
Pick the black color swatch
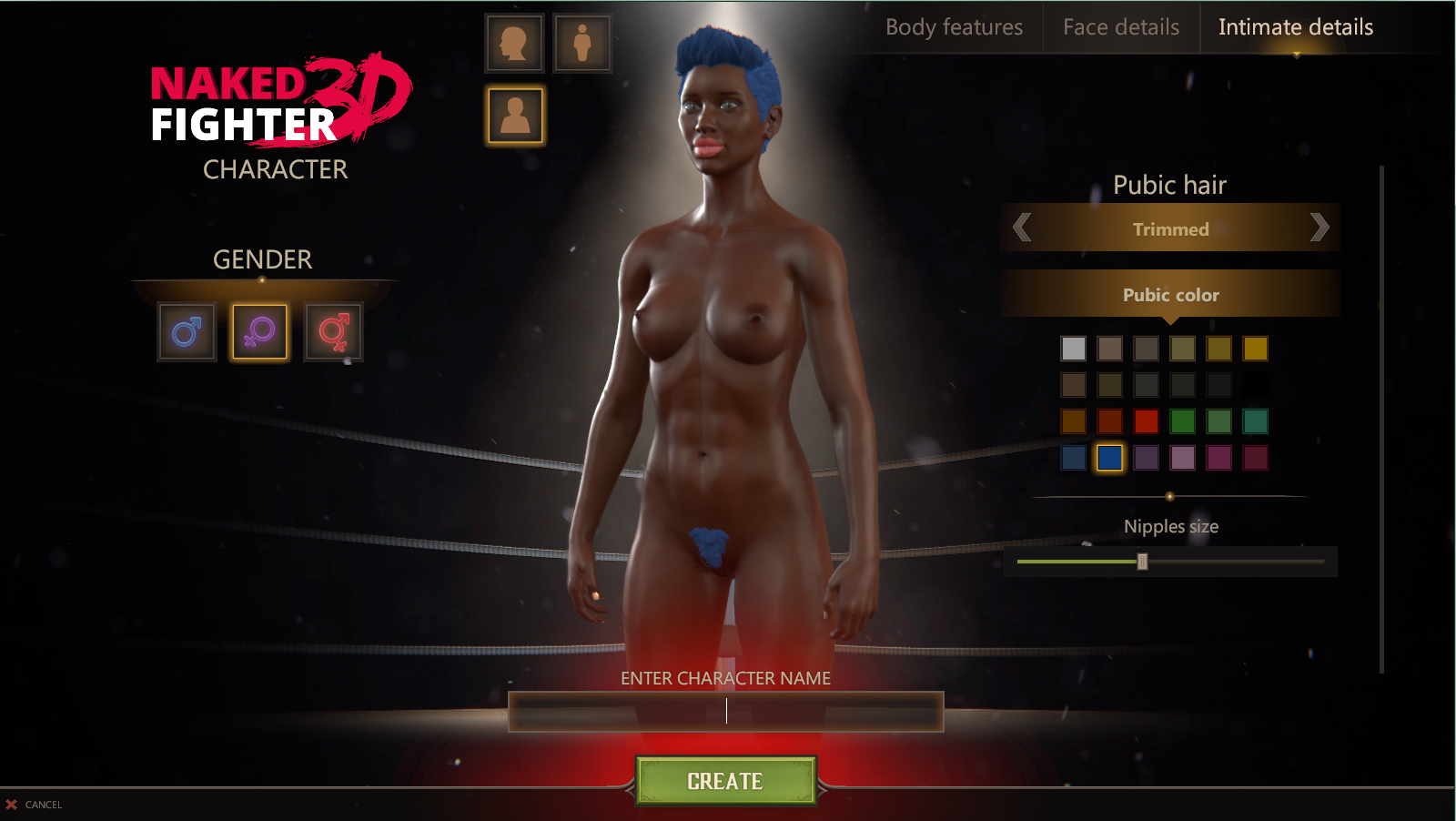coord(1255,385)
